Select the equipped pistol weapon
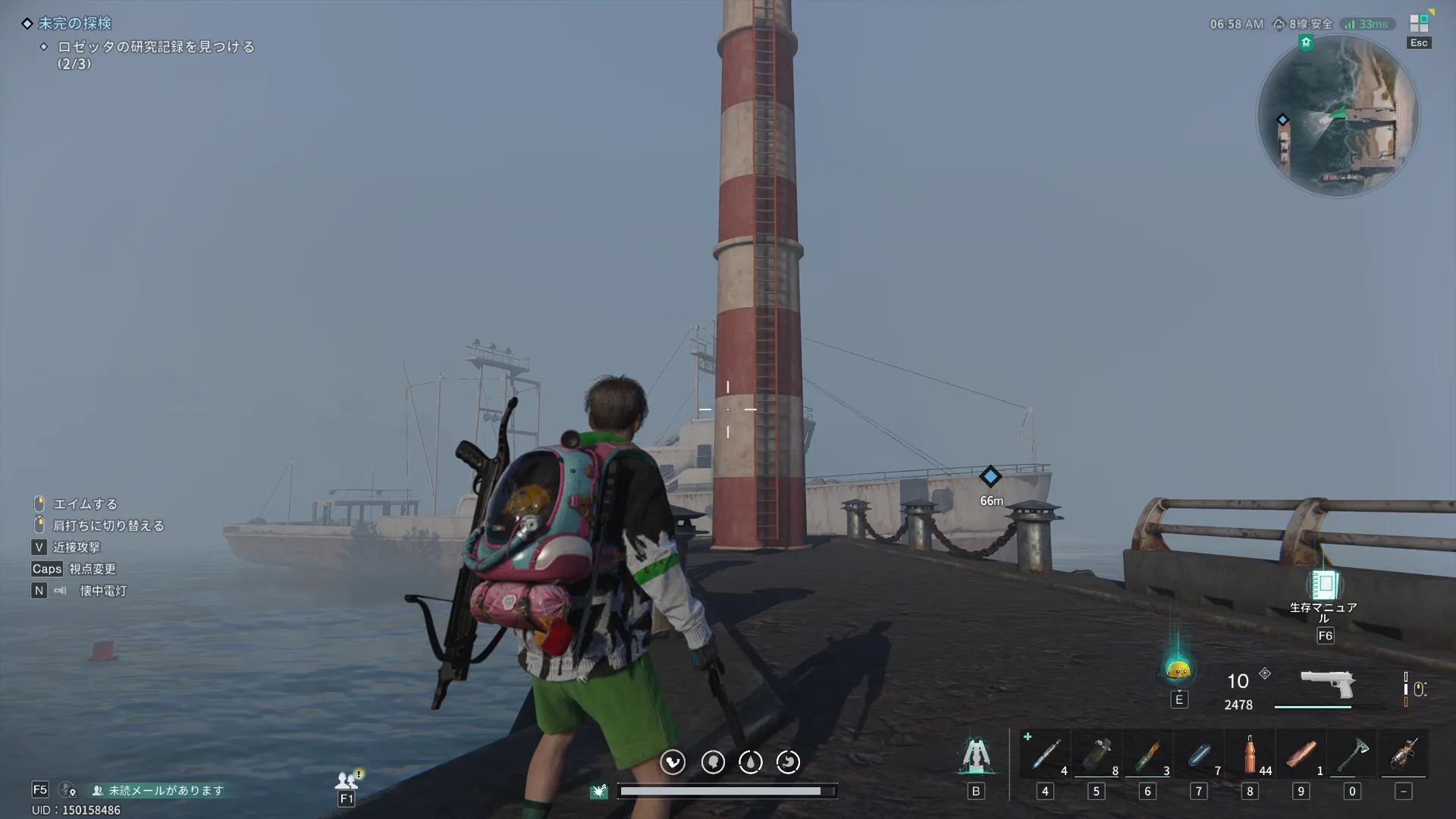Viewport: 1456px width, 819px height. (1327, 683)
